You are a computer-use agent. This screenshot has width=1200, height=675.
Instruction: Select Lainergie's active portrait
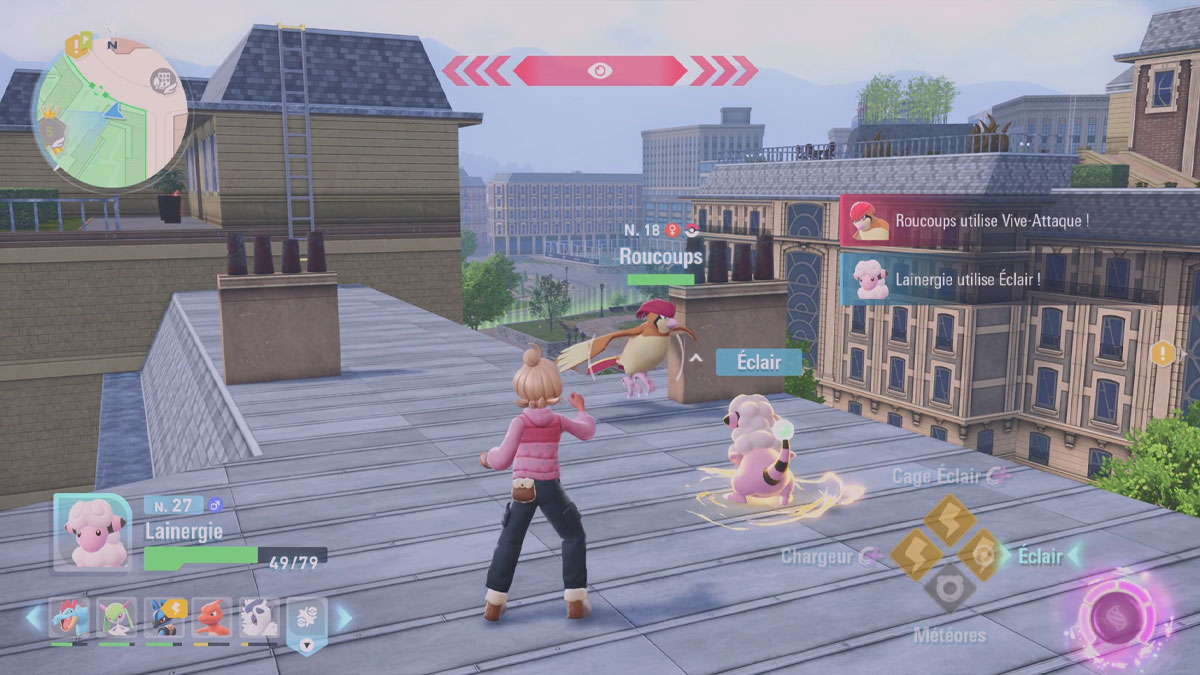click(x=92, y=532)
